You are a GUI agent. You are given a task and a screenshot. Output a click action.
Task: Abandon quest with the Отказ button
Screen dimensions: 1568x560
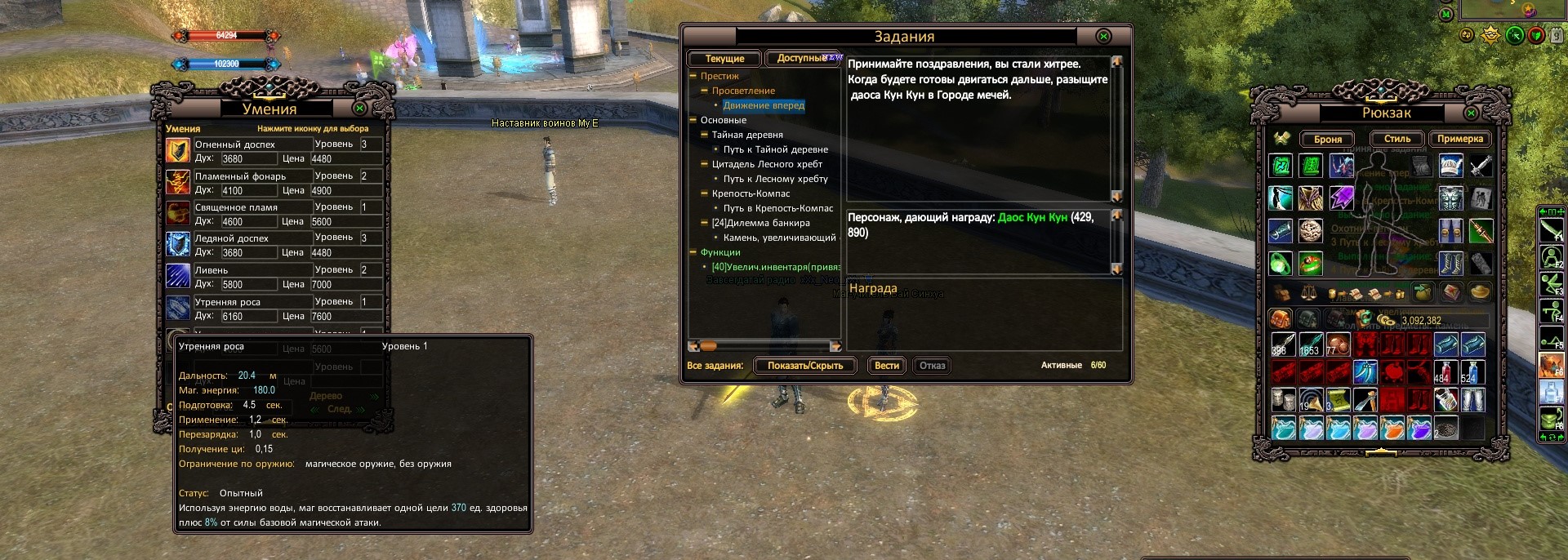click(932, 366)
